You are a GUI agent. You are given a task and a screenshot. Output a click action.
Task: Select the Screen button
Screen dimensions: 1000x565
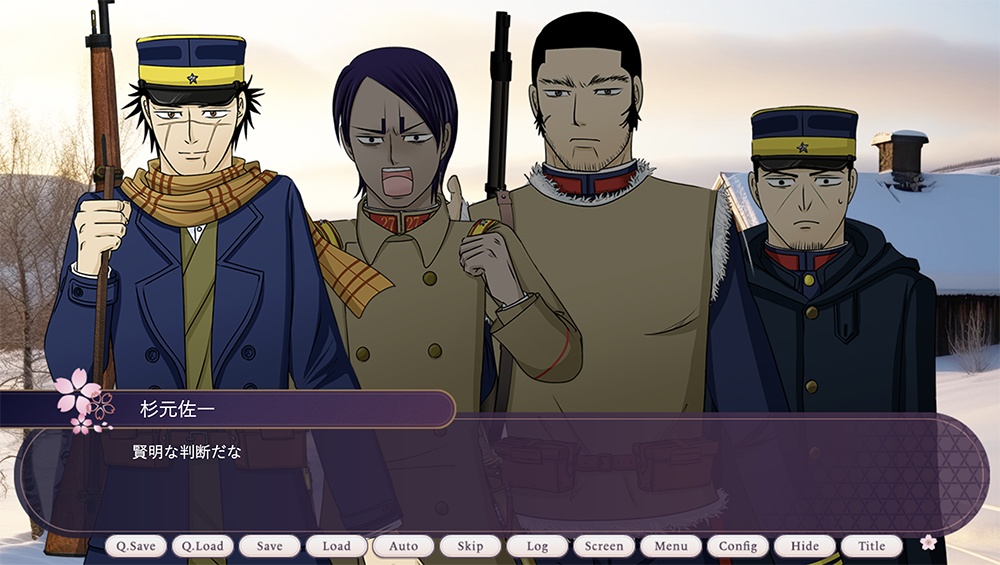[605, 546]
